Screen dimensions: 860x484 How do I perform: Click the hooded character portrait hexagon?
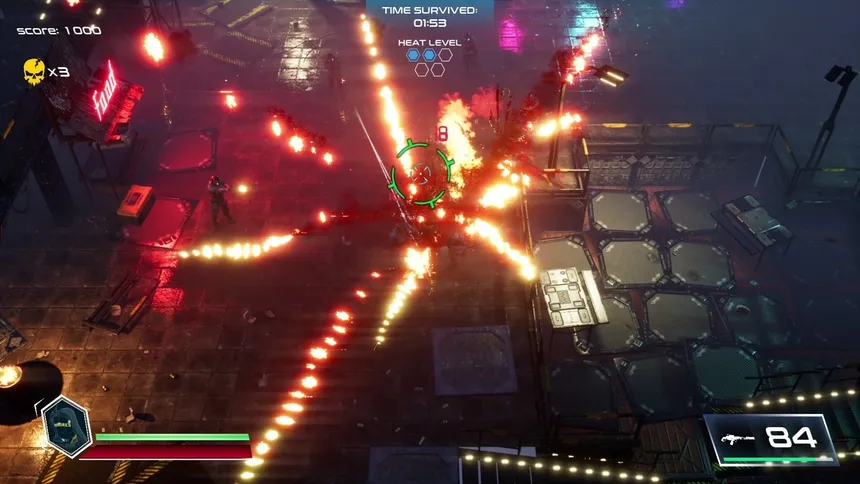66,428
